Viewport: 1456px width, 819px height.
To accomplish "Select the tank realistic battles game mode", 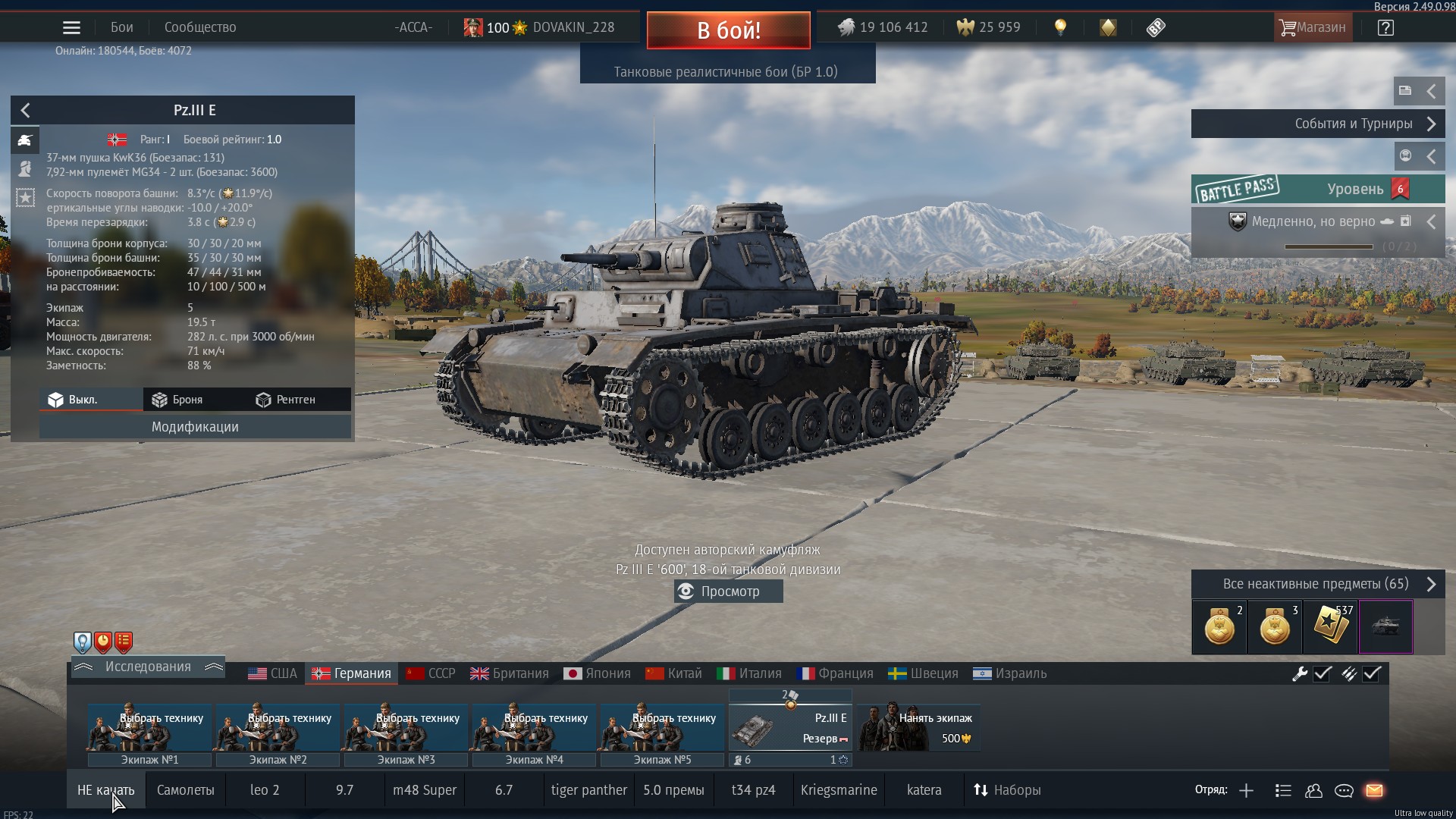I will [726, 72].
